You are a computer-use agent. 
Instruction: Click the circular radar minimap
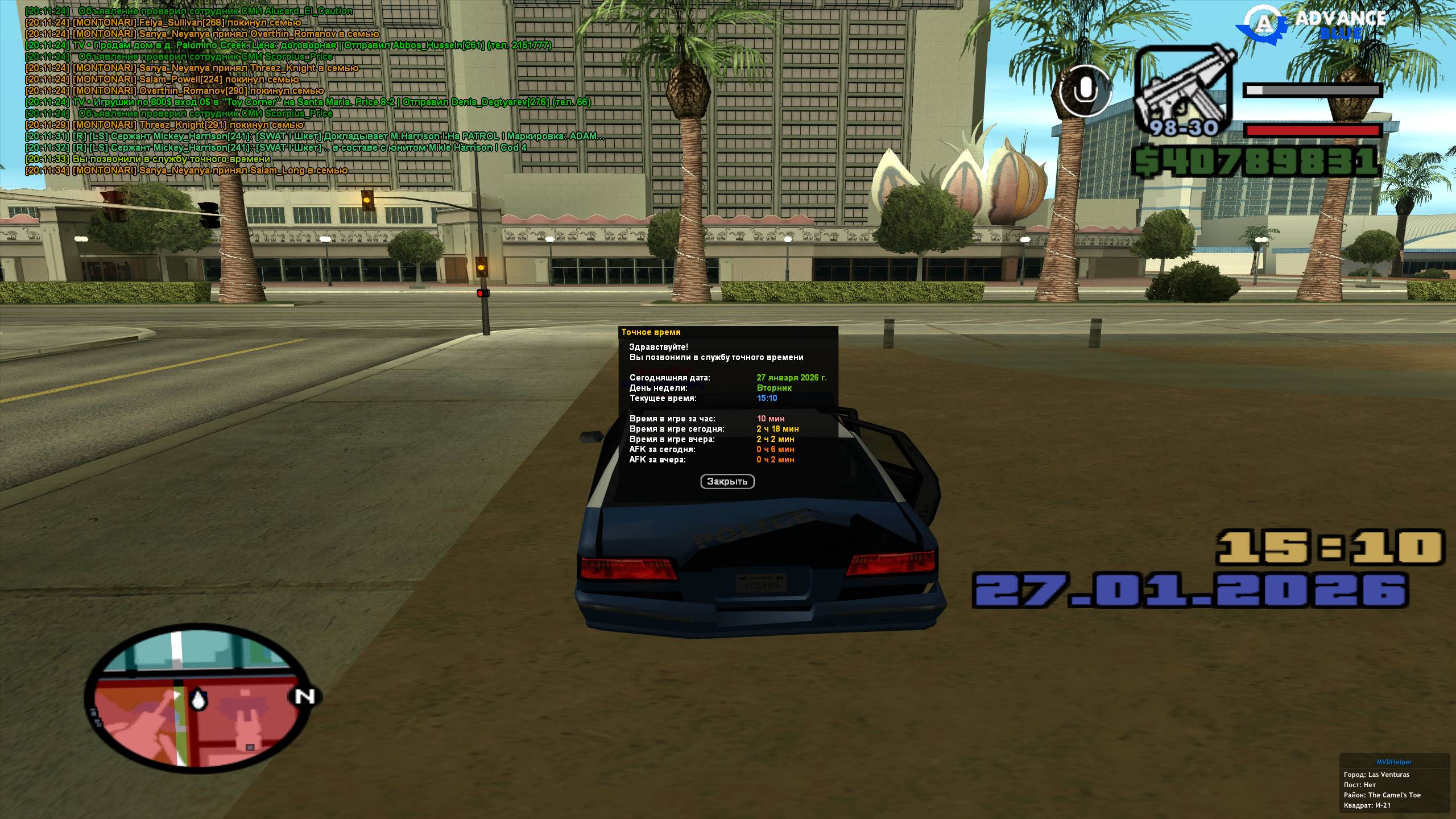click(198, 698)
